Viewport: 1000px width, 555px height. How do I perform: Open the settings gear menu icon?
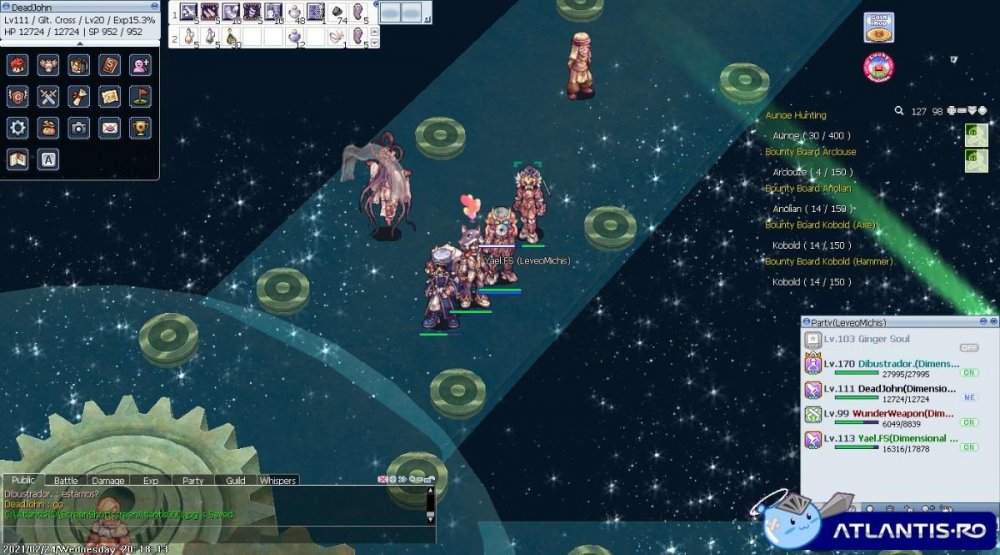pos(17,127)
